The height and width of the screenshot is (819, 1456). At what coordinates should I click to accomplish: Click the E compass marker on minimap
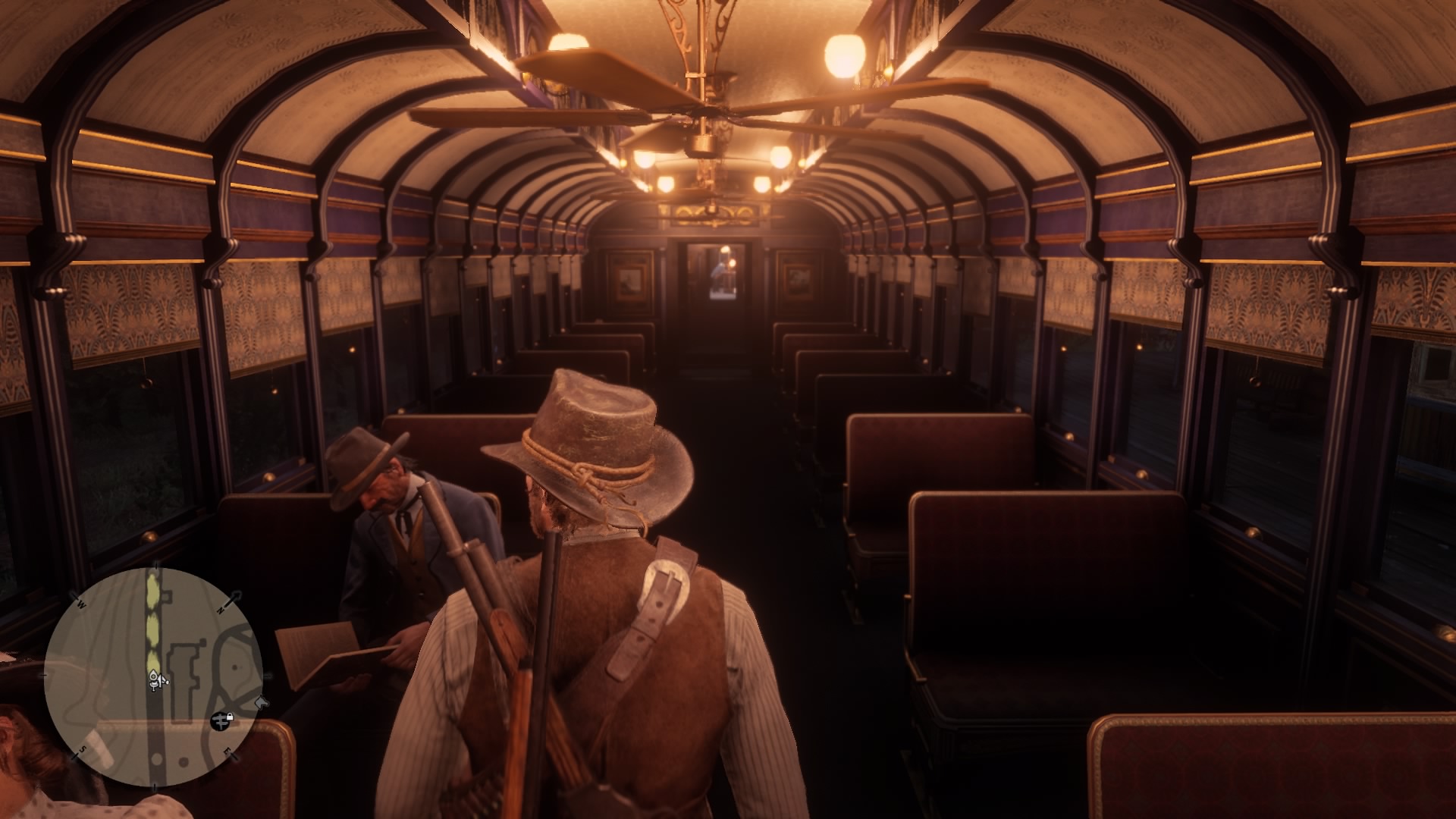tap(227, 752)
